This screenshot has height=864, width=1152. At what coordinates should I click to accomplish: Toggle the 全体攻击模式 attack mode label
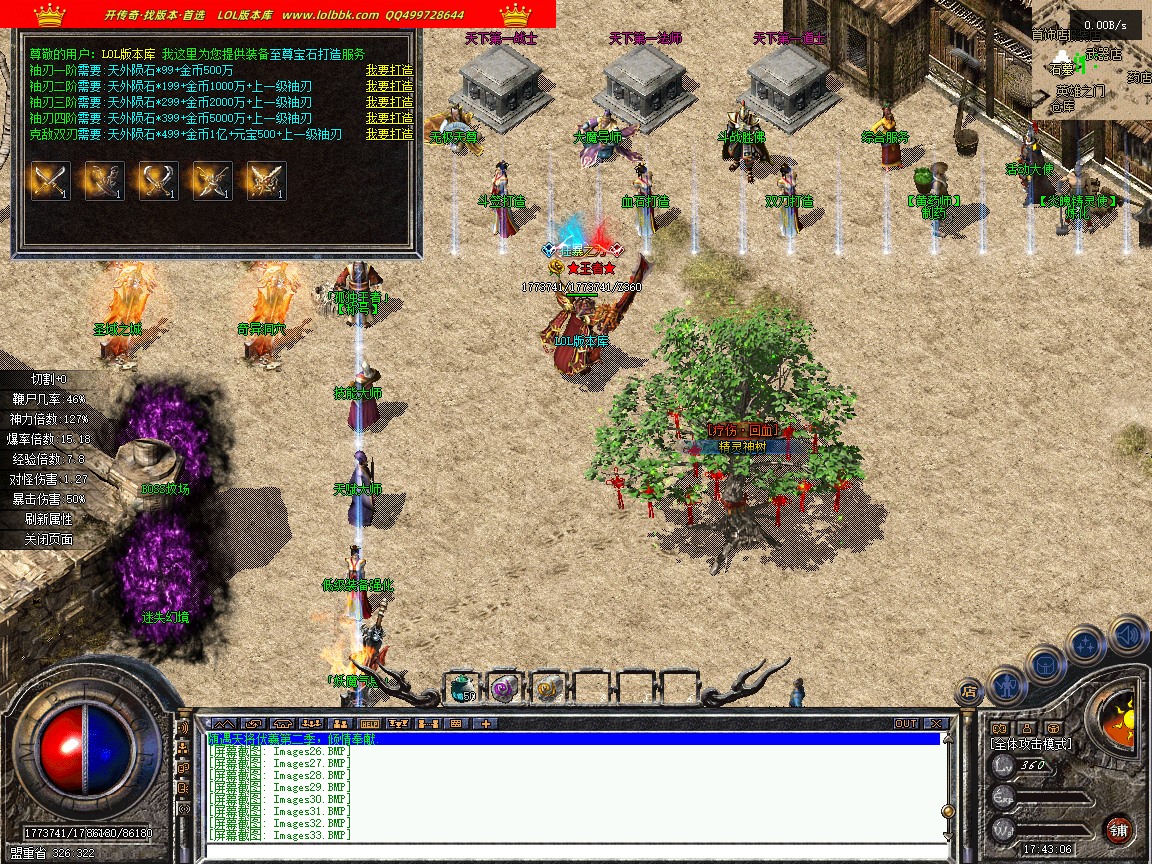[1031, 744]
